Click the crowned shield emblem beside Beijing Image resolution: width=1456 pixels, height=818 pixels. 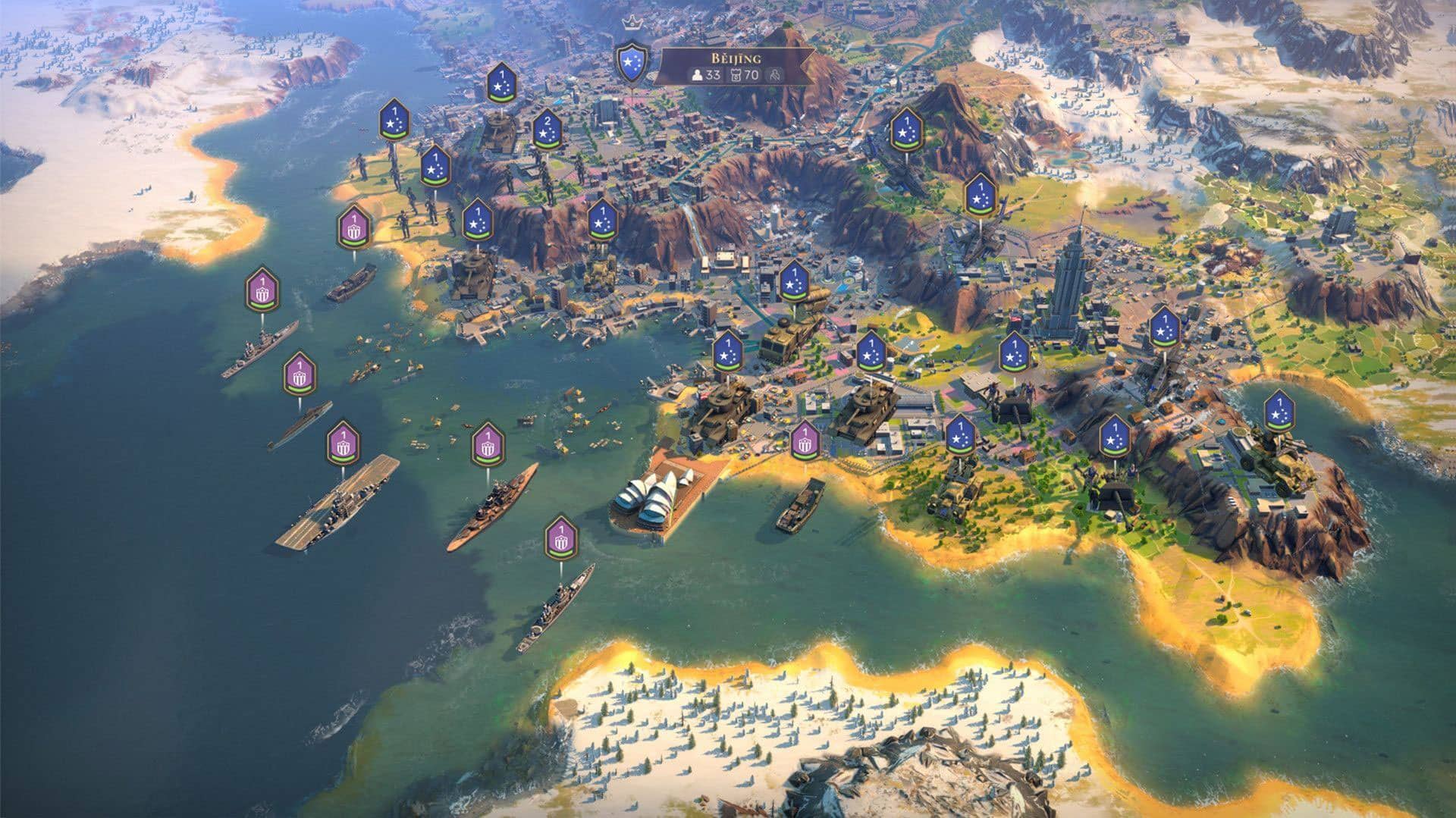[629, 62]
